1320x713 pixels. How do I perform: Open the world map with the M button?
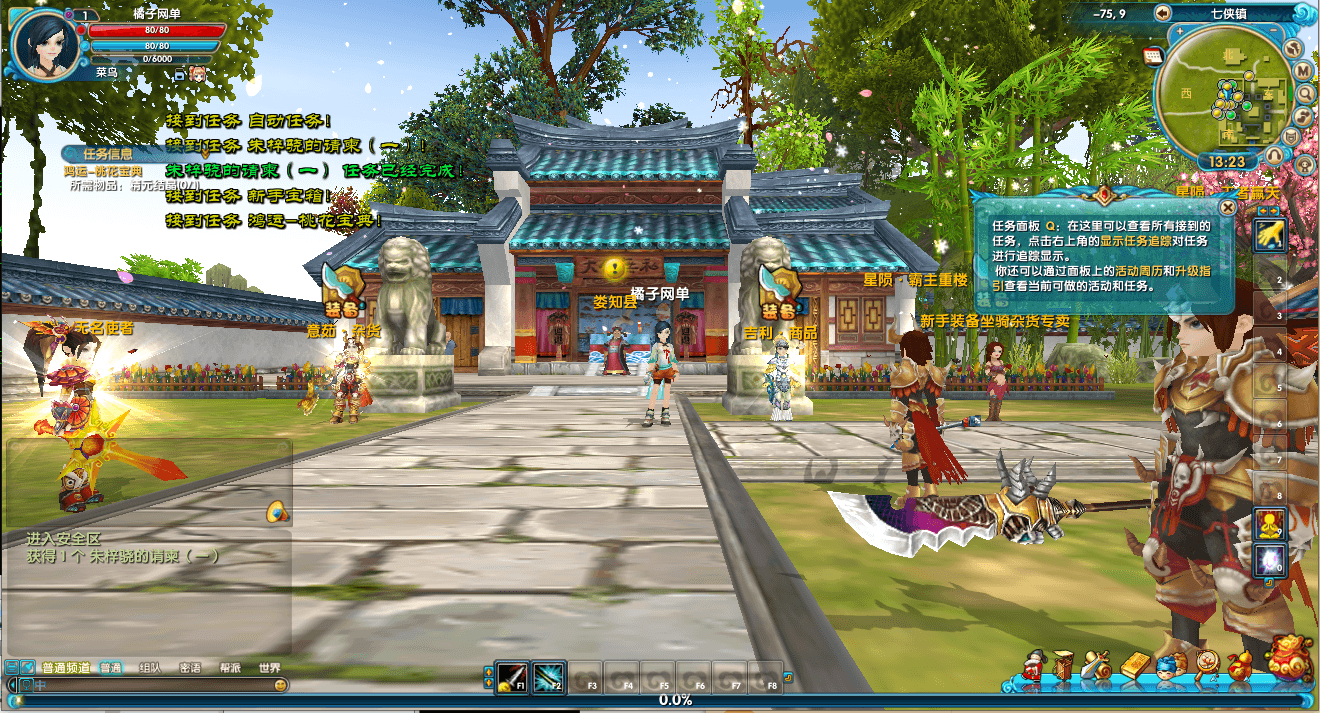[x=1303, y=71]
